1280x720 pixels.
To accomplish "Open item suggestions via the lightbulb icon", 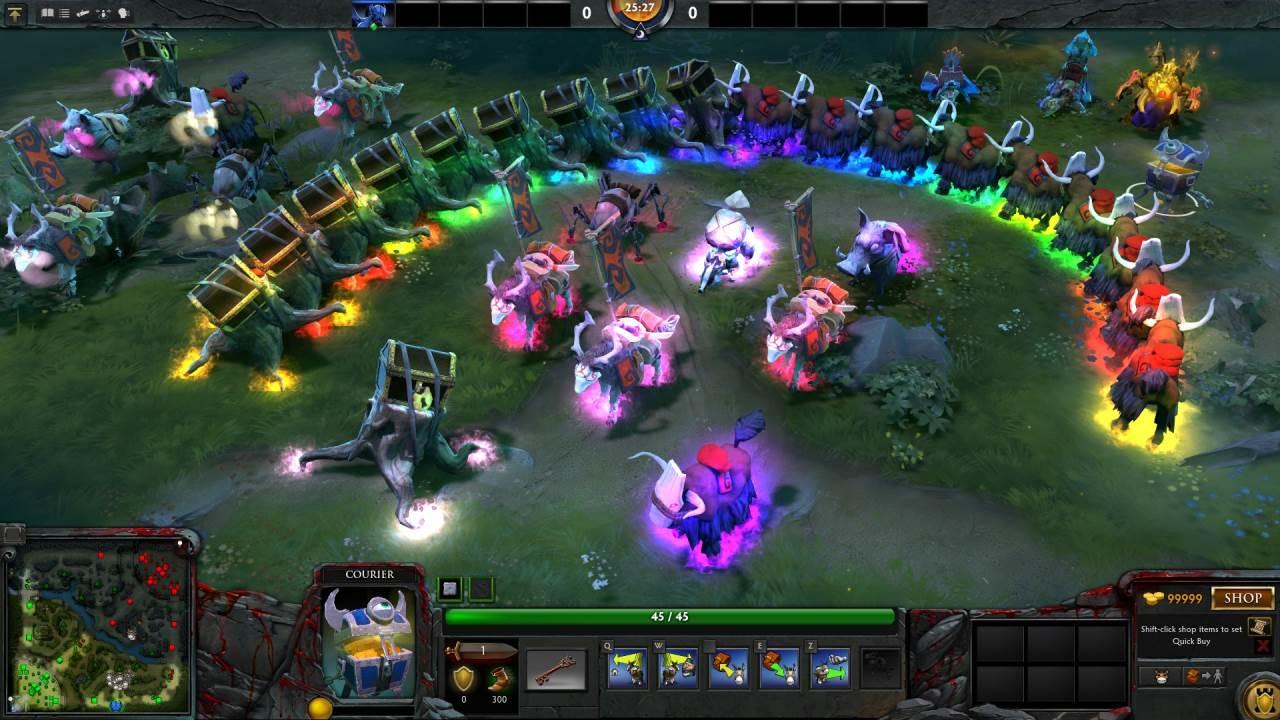I will (x=123, y=12).
